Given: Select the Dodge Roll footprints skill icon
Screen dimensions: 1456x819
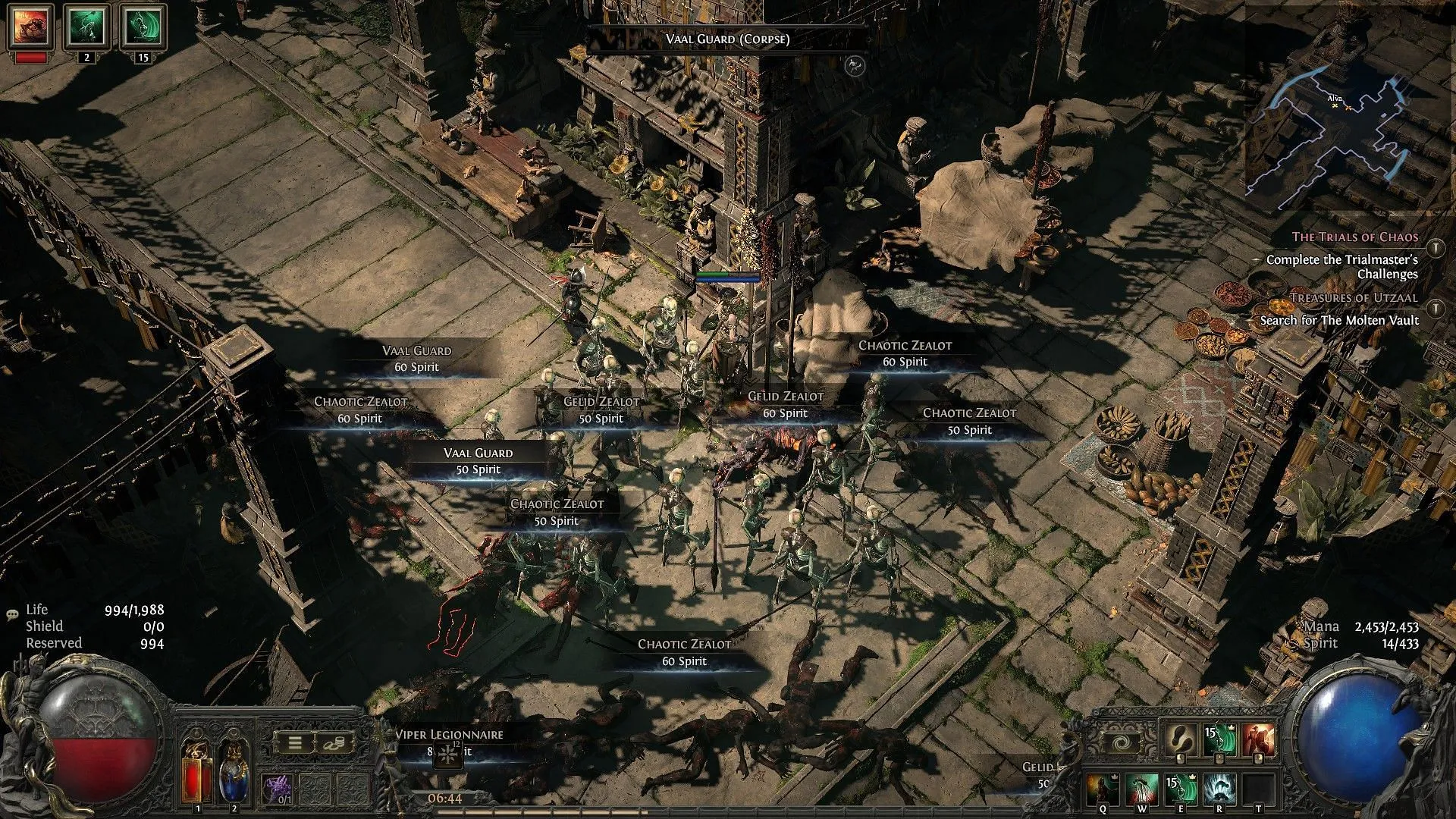Looking at the screenshot, I should (x=1181, y=740).
